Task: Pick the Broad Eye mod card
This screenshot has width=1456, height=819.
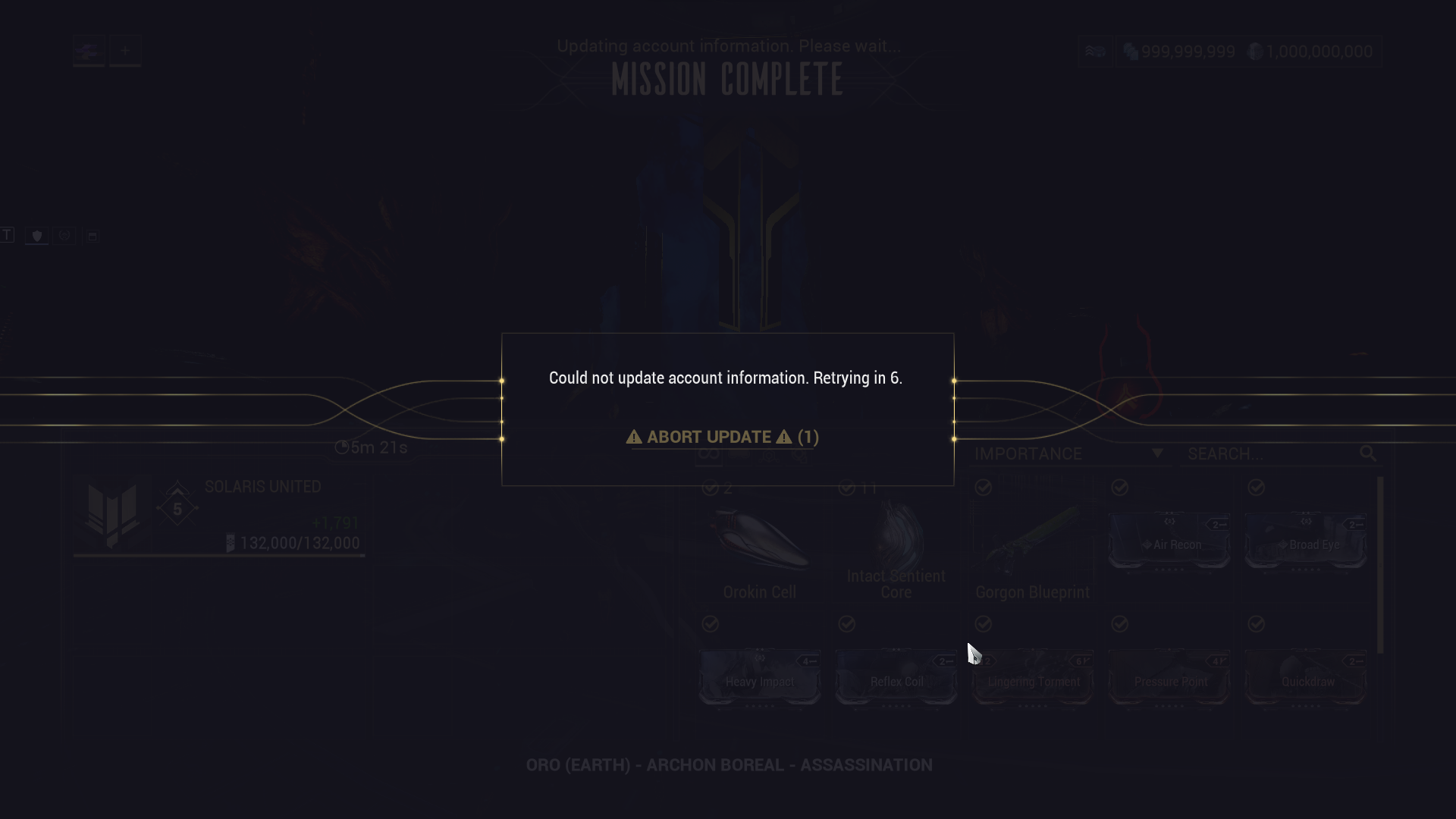Action: (1306, 541)
